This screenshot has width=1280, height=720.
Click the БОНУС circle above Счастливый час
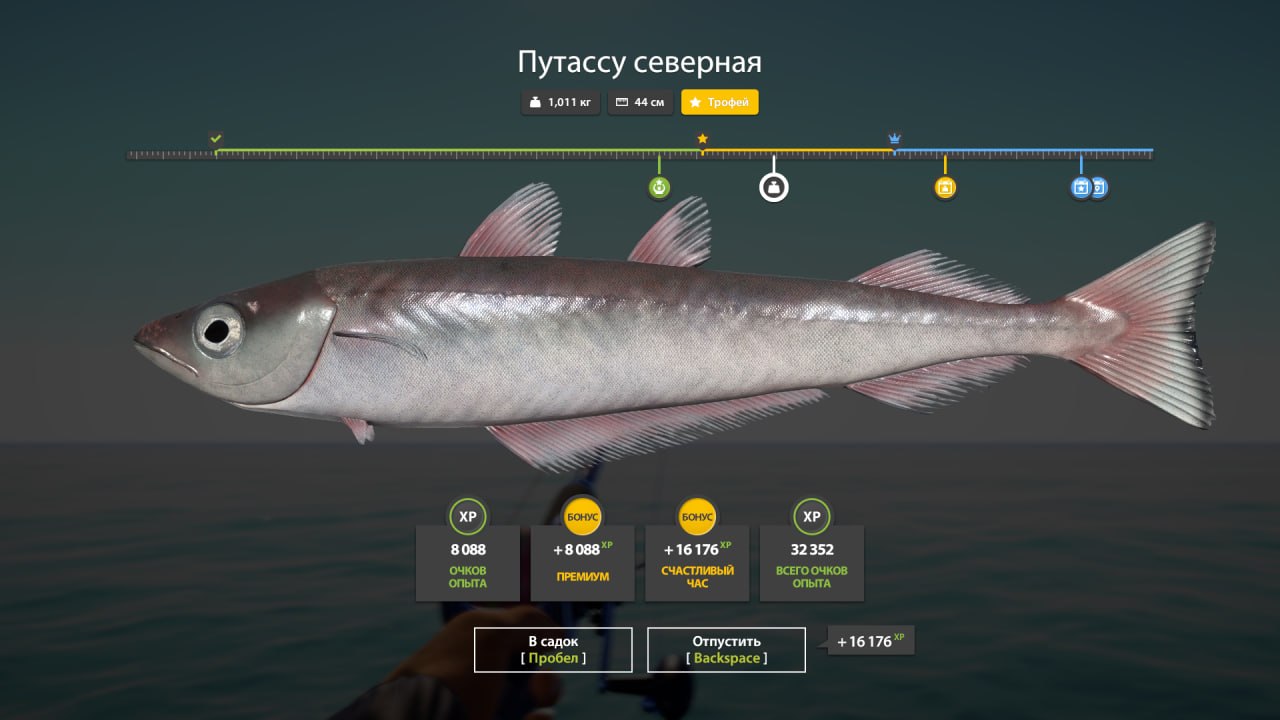(697, 517)
